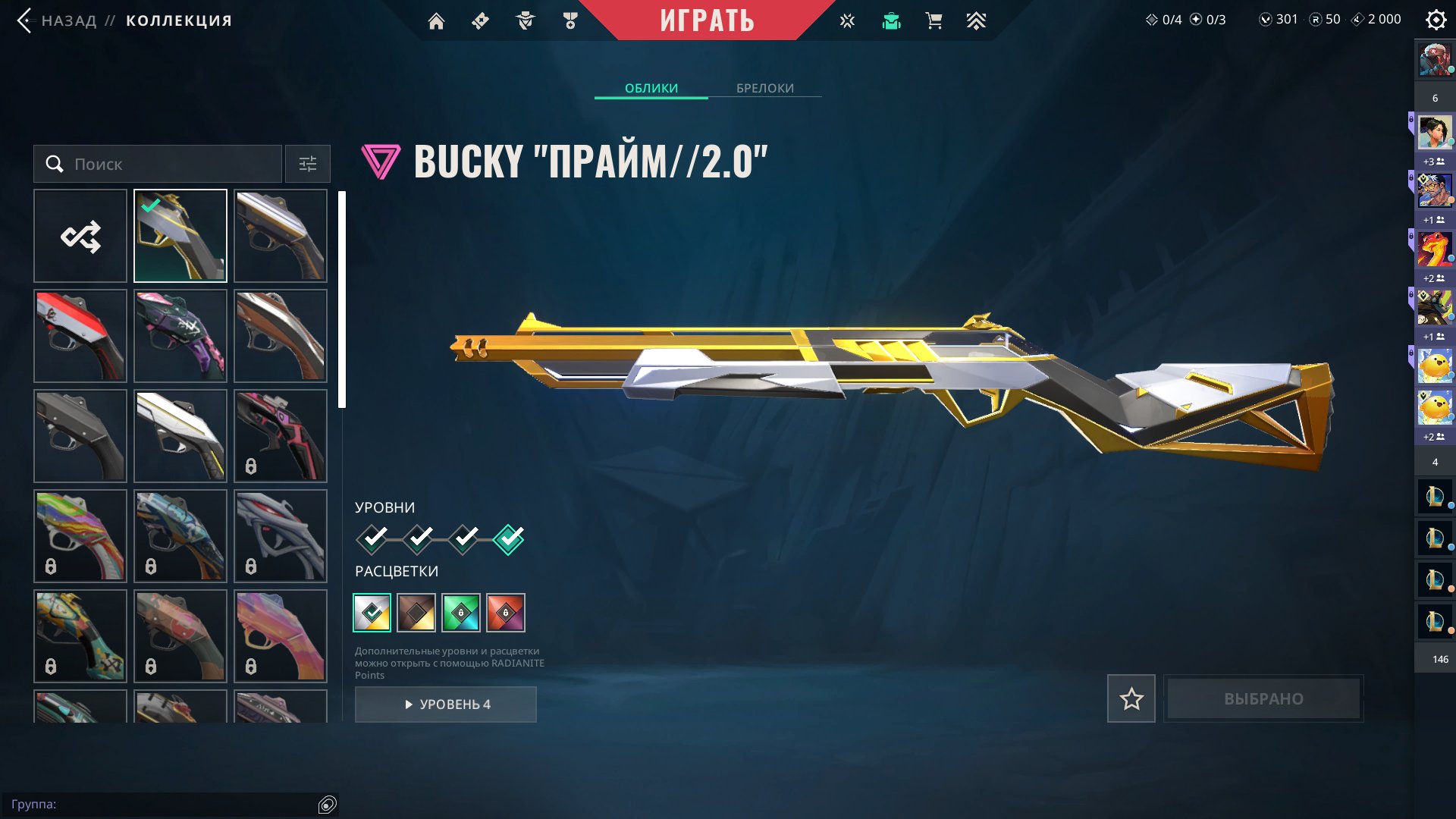1456x819 pixels.
Task: Go back using the НАЗАД arrow
Action: pos(26,20)
